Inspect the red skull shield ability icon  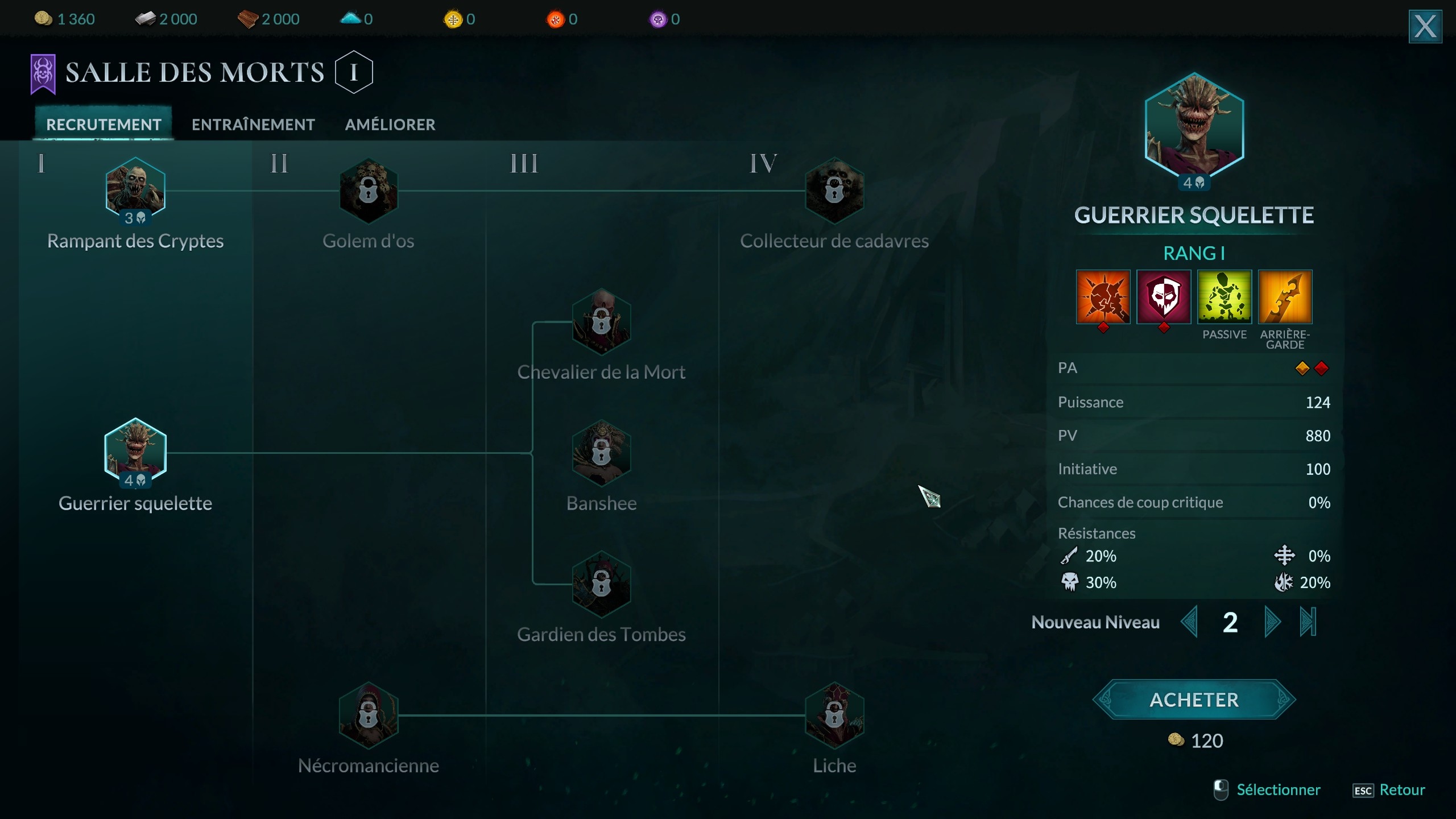tap(1164, 297)
